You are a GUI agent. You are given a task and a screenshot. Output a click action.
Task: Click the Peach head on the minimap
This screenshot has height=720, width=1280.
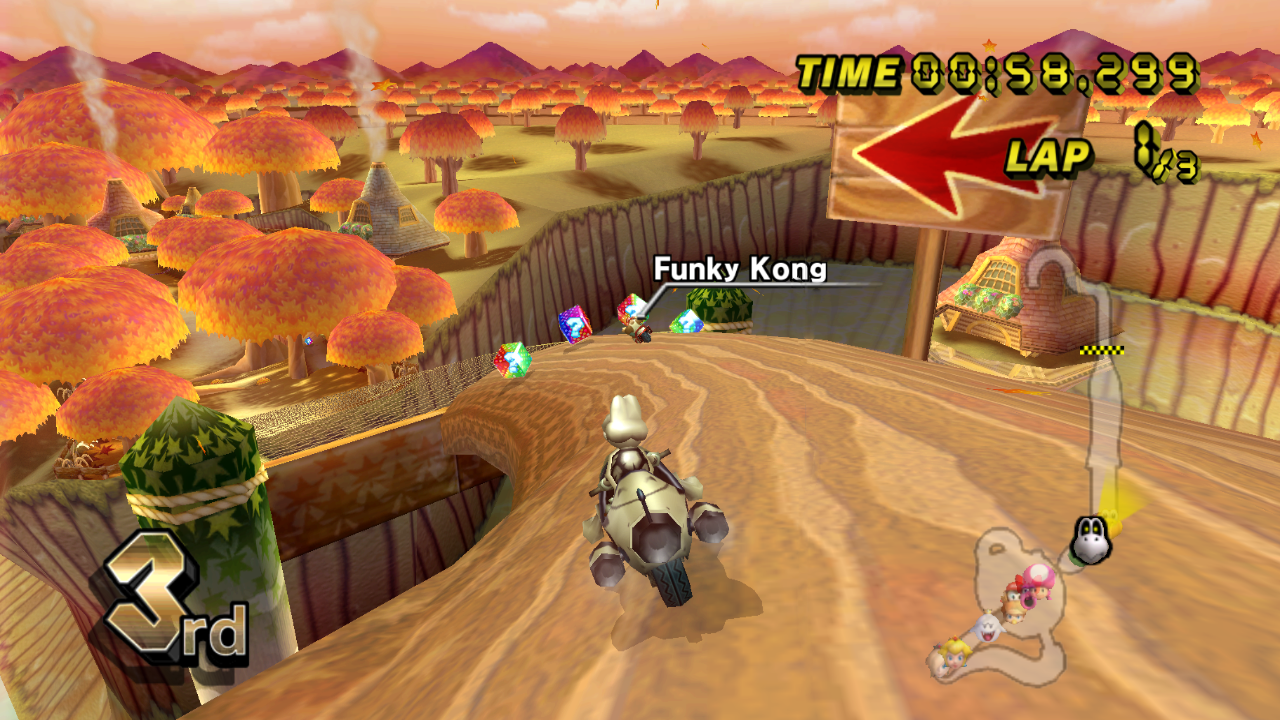coord(954,655)
